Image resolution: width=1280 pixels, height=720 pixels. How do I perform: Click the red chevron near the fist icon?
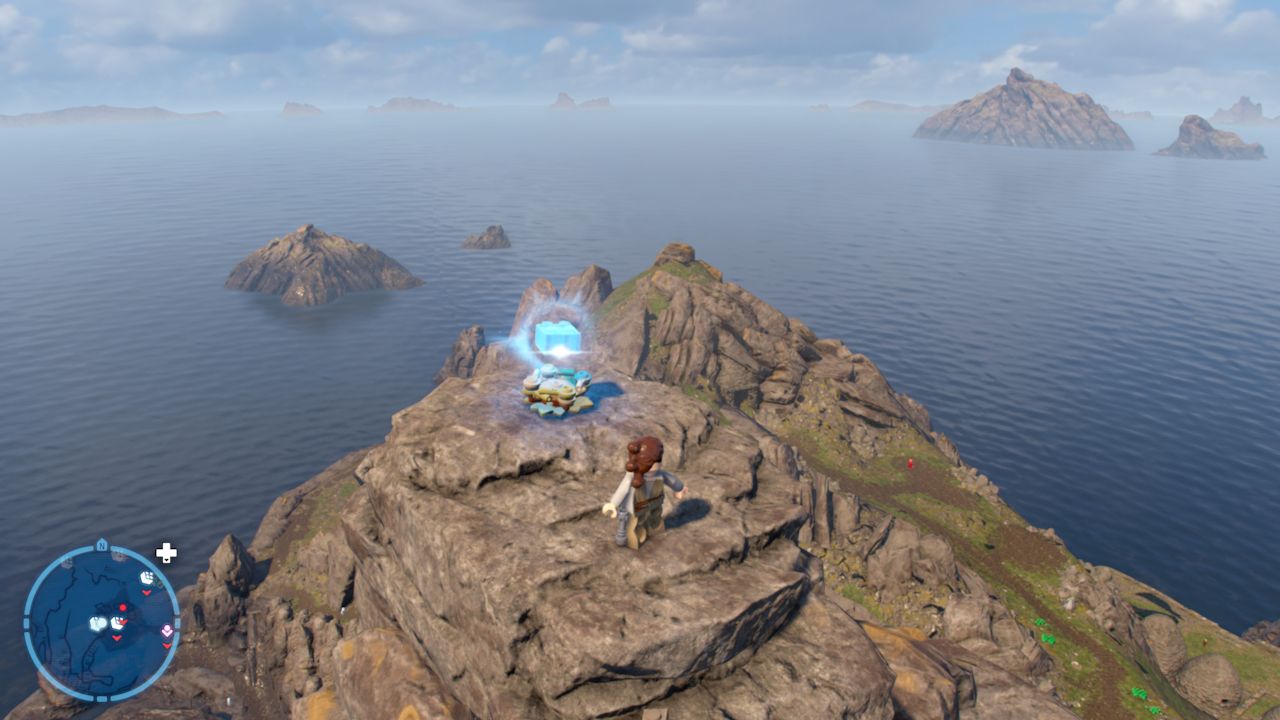[147, 593]
